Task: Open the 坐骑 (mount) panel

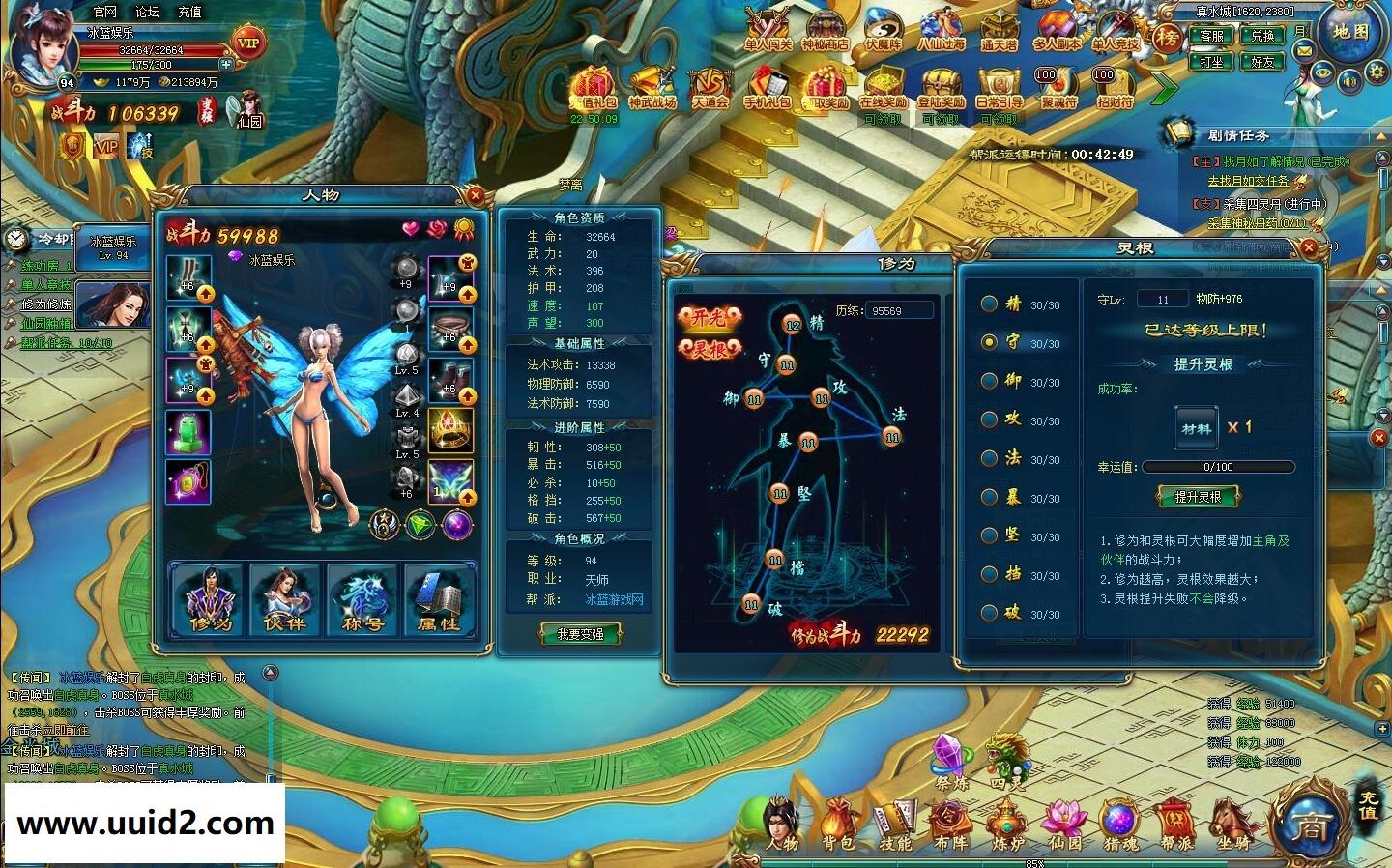Action: [1233, 826]
